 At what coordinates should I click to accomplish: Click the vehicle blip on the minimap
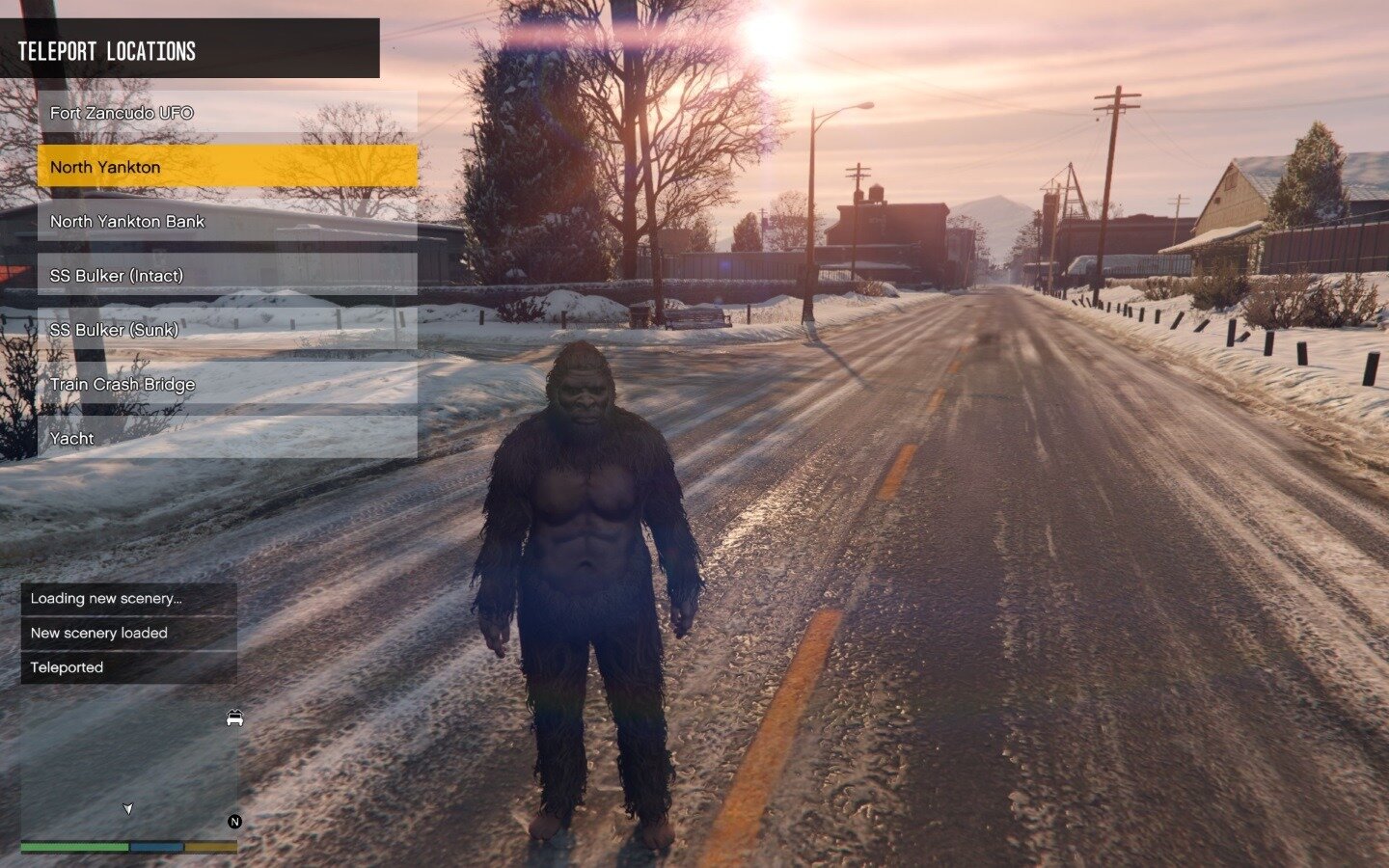[x=234, y=719]
